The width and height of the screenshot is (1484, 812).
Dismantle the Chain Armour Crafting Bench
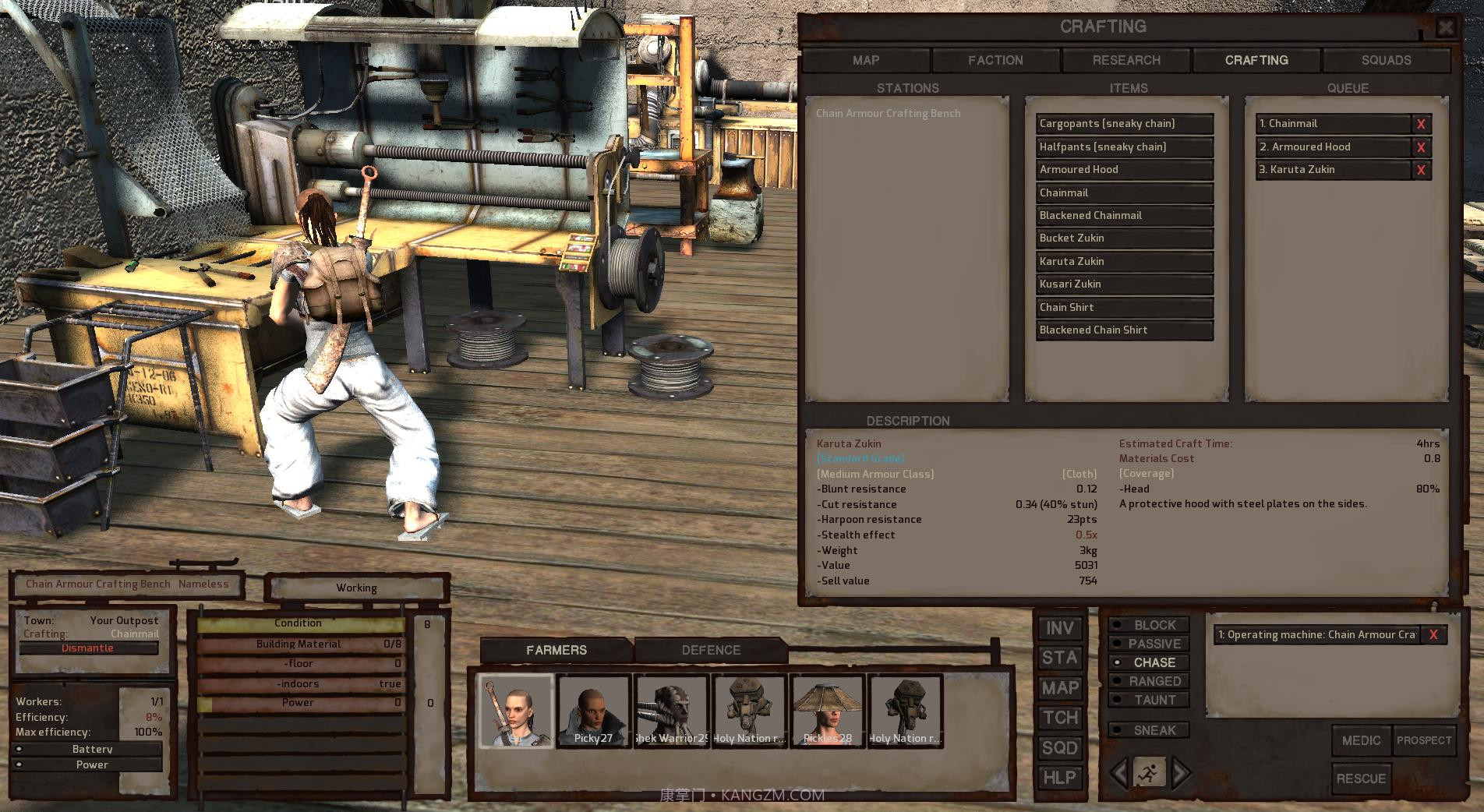88,648
